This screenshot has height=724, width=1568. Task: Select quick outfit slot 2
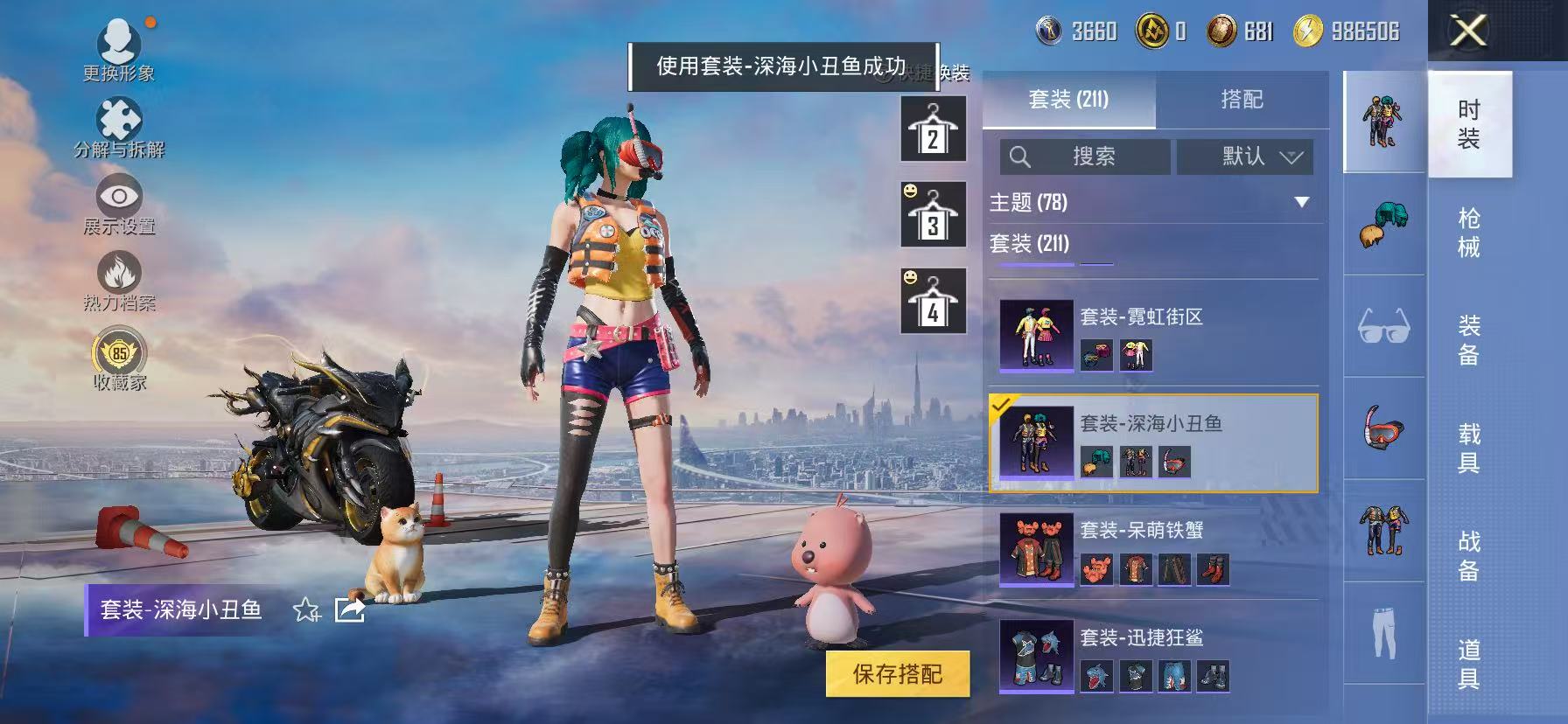[x=932, y=131]
